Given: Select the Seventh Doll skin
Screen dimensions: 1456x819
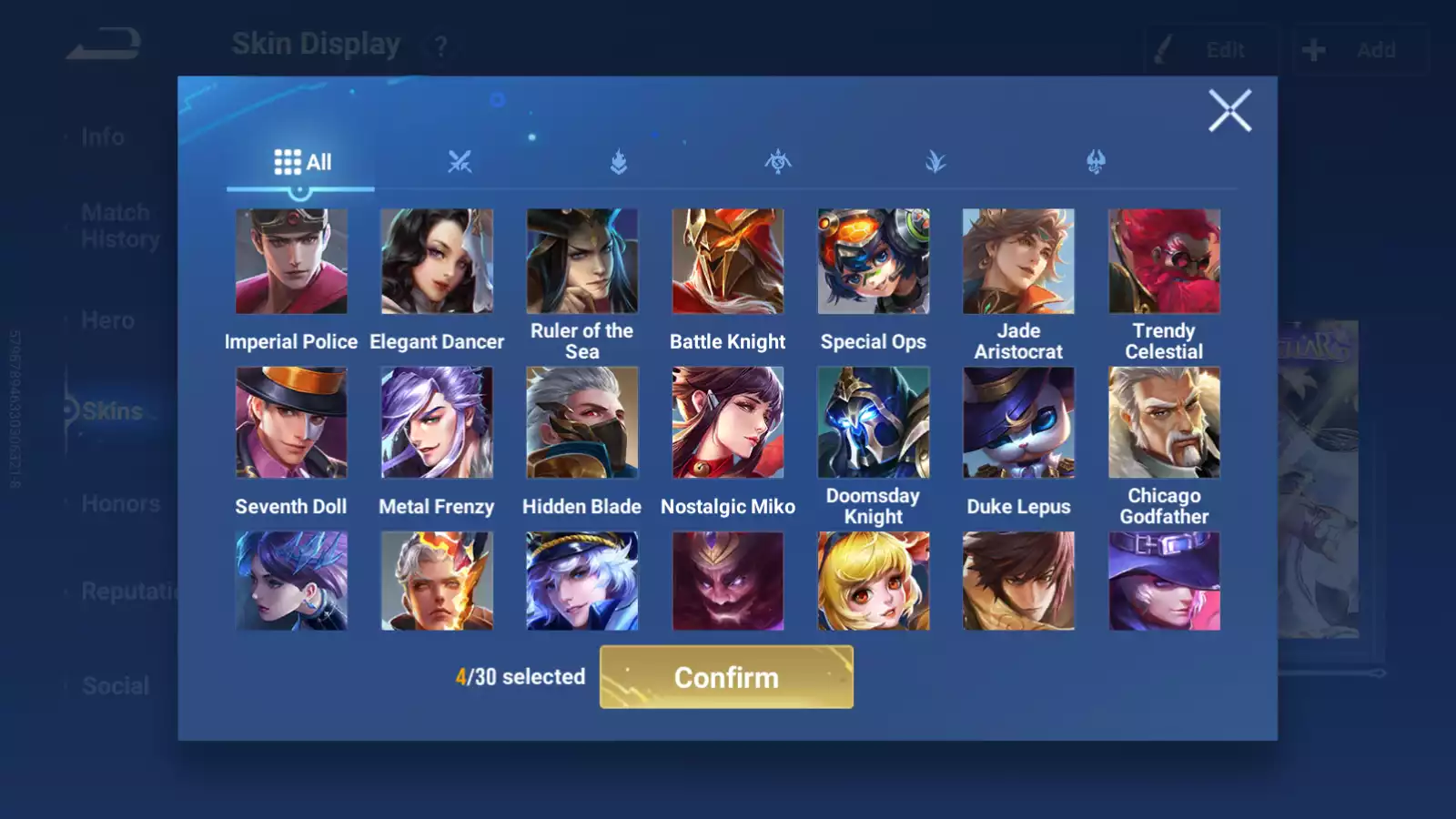Looking at the screenshot, I should (x=291, y=422).
